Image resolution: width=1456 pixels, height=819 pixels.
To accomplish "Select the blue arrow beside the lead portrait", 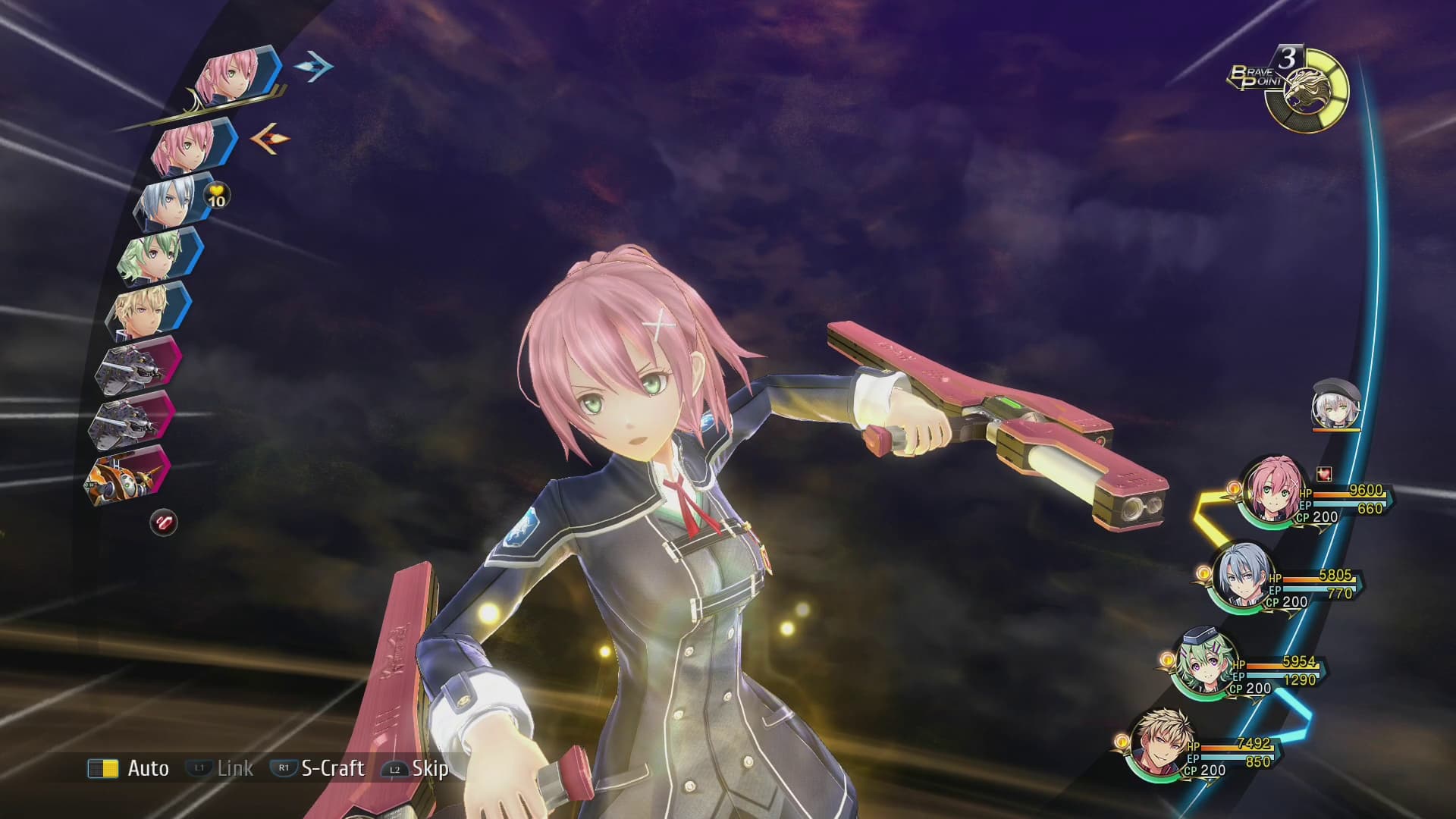I will pos(311,68).
